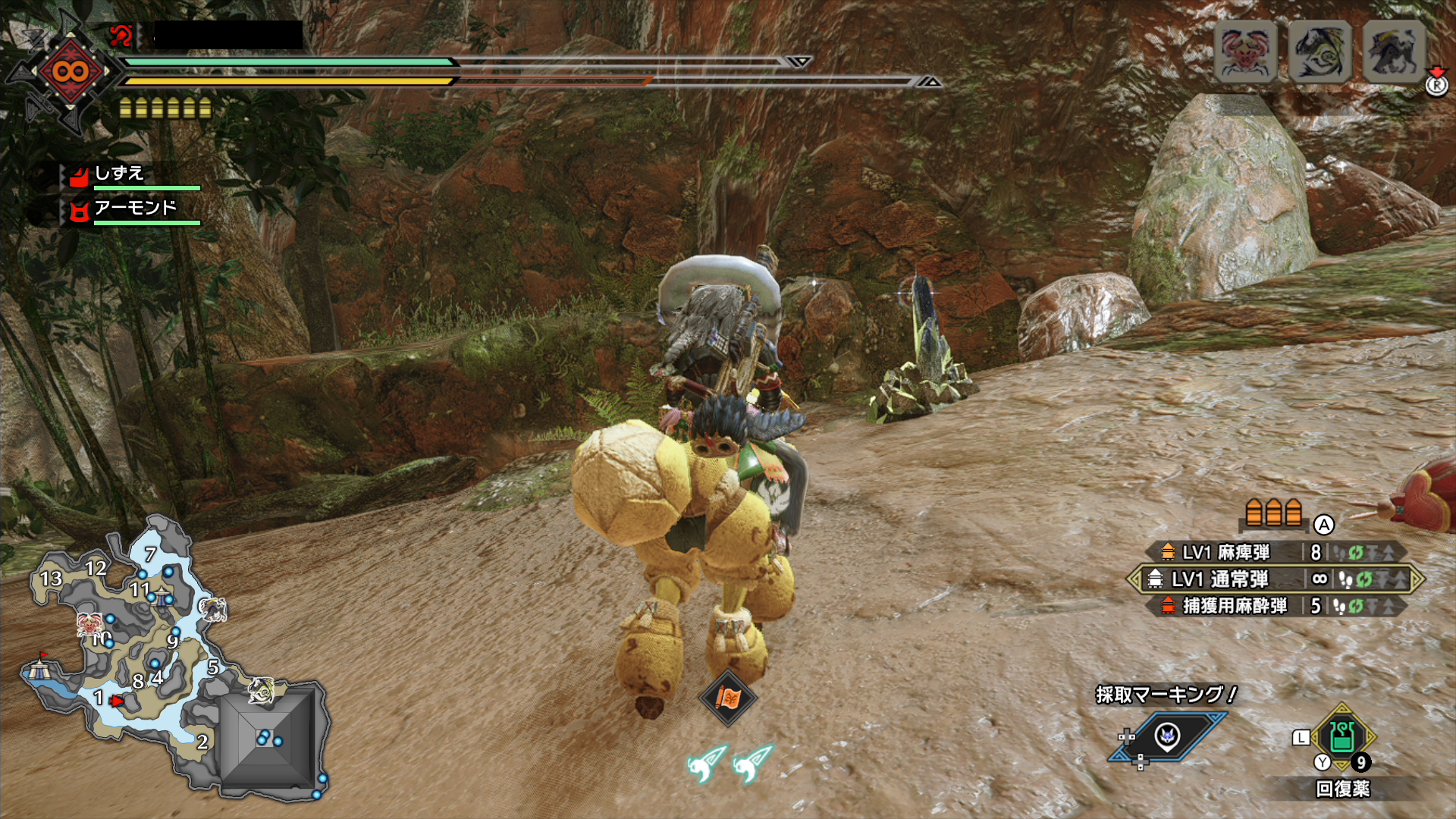1456x819 pixels.
Task: Select the dark beast monster target icon
Action: [x=1394, y=52]
